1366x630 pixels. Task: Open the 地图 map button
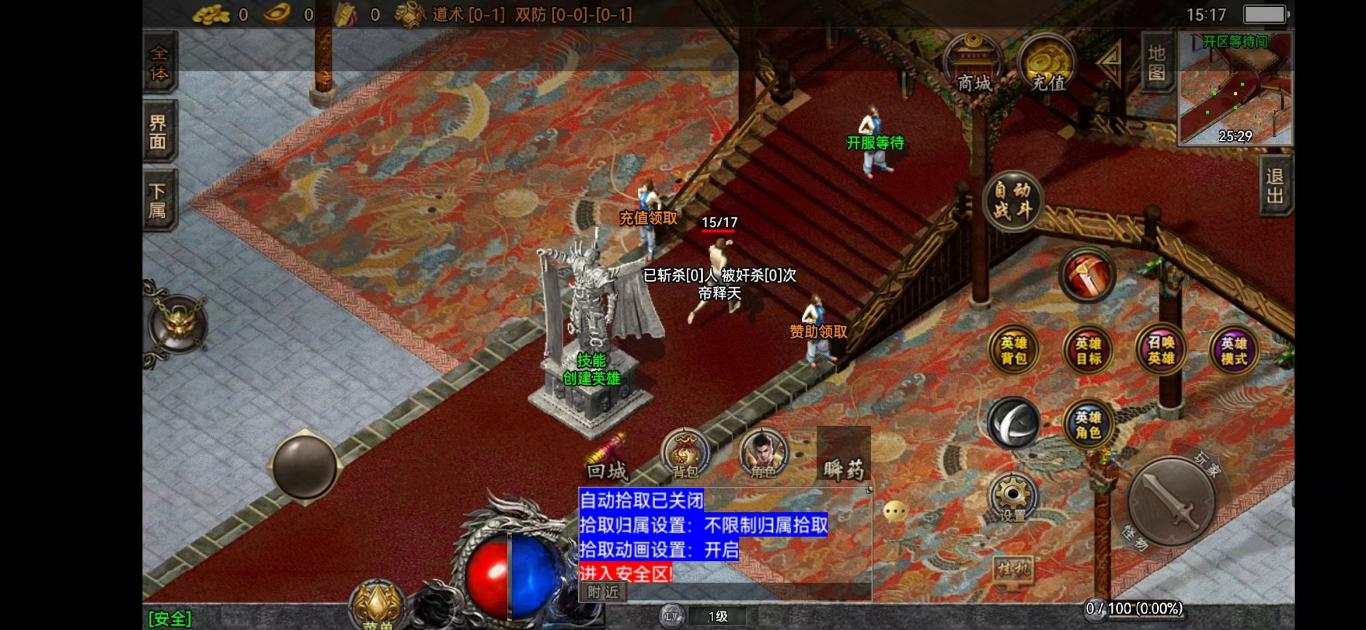(x=1156, y=62)
